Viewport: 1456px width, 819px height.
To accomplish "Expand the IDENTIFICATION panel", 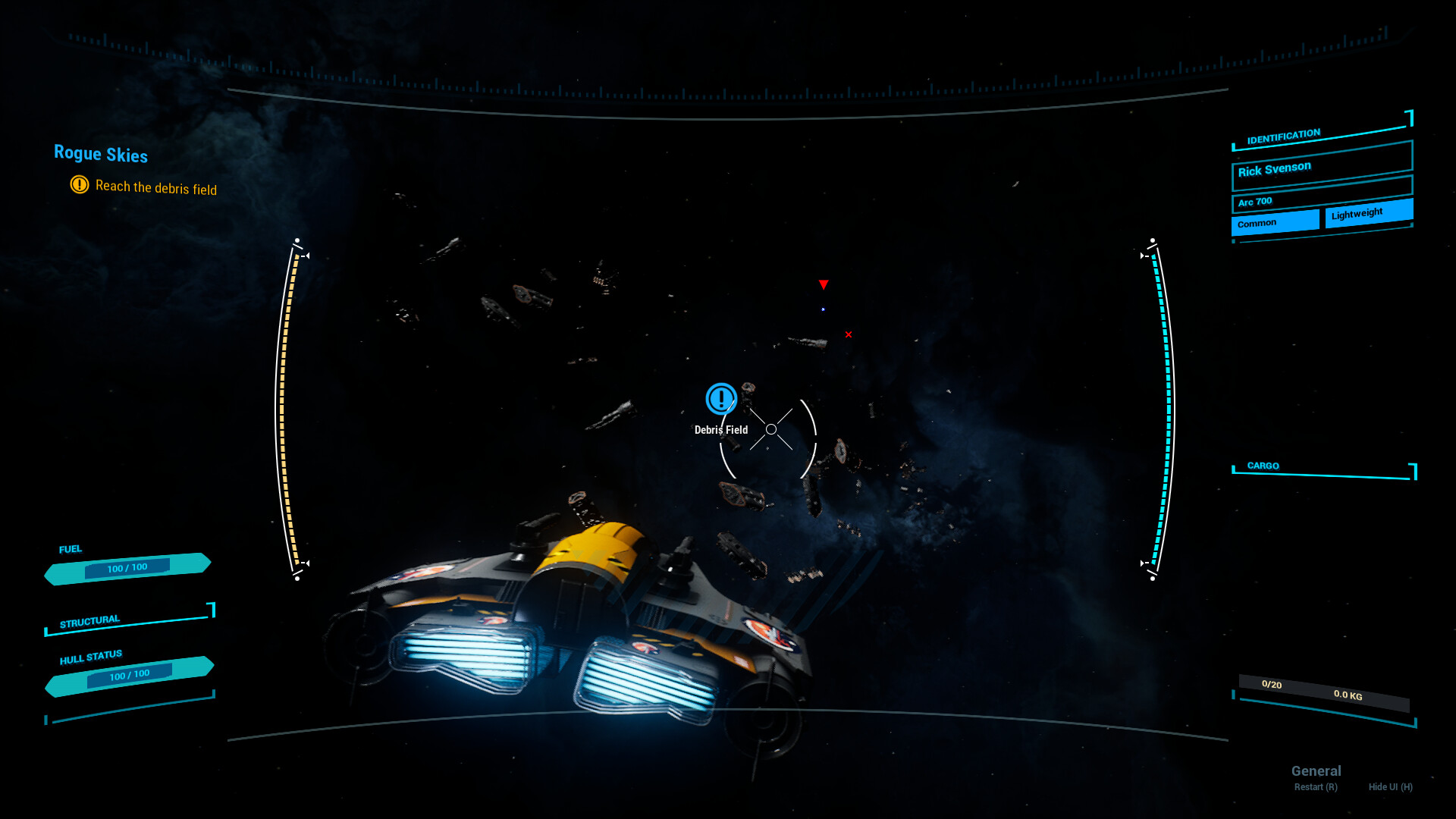I will pos(1283,134).
